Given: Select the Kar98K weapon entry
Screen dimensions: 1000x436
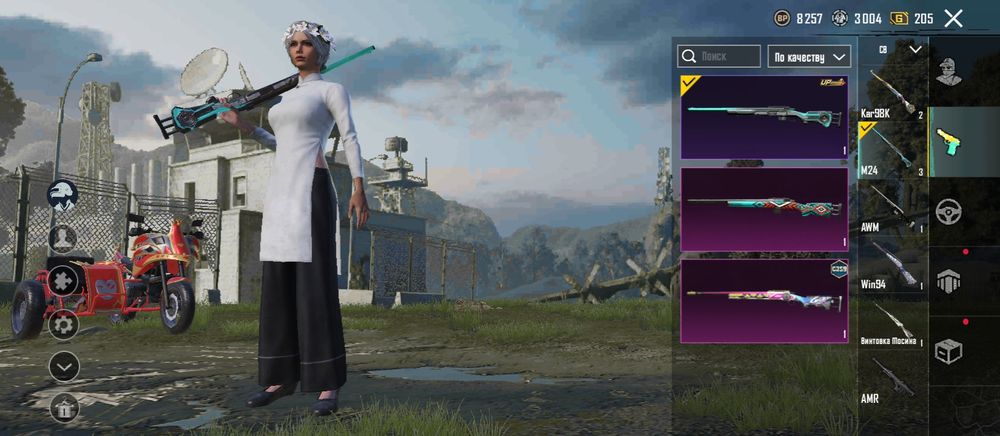Looking at the screenshot, I should pyautogui.click(x=890, y=94).
